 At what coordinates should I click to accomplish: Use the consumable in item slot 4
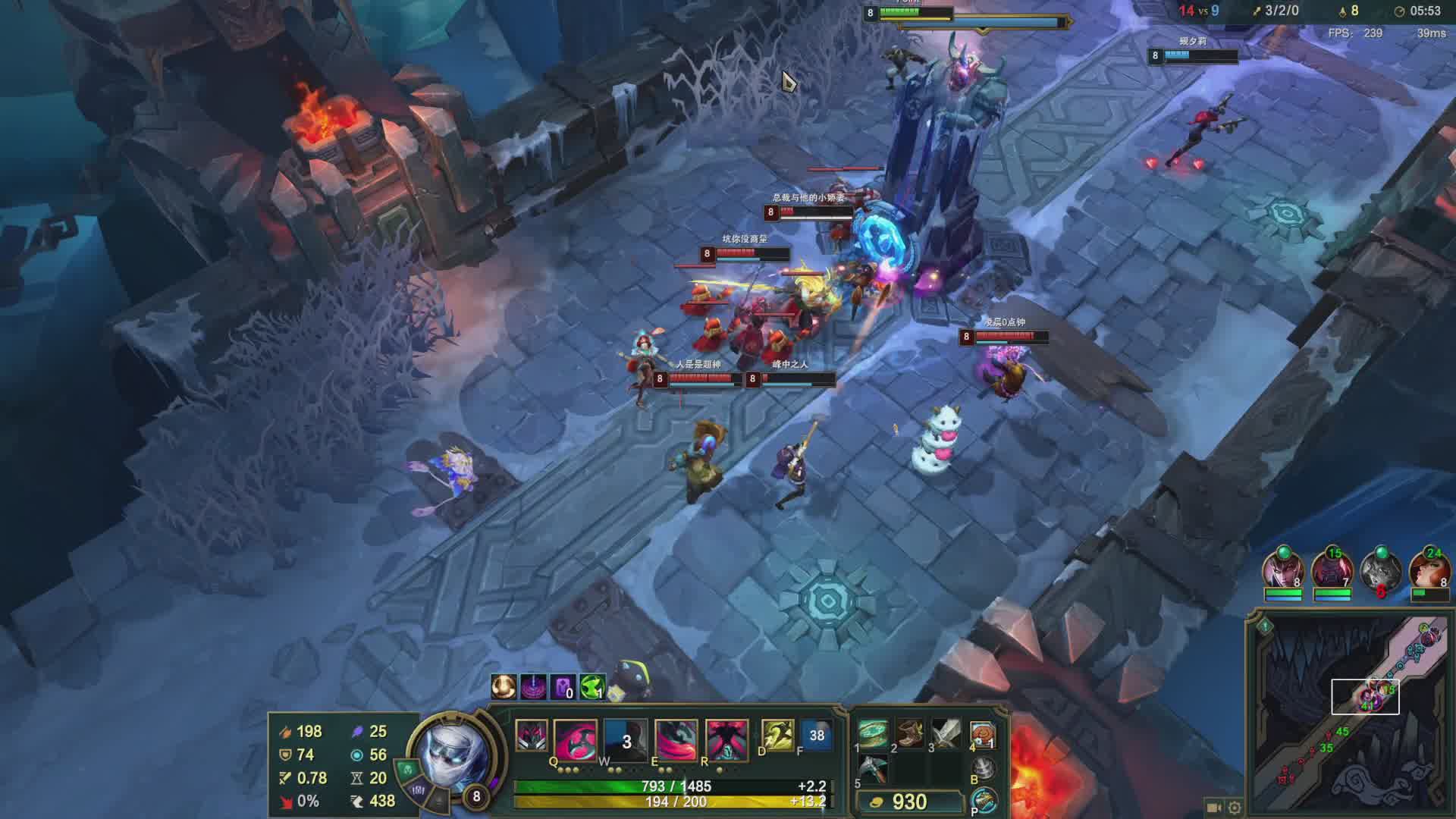(983, 734)
